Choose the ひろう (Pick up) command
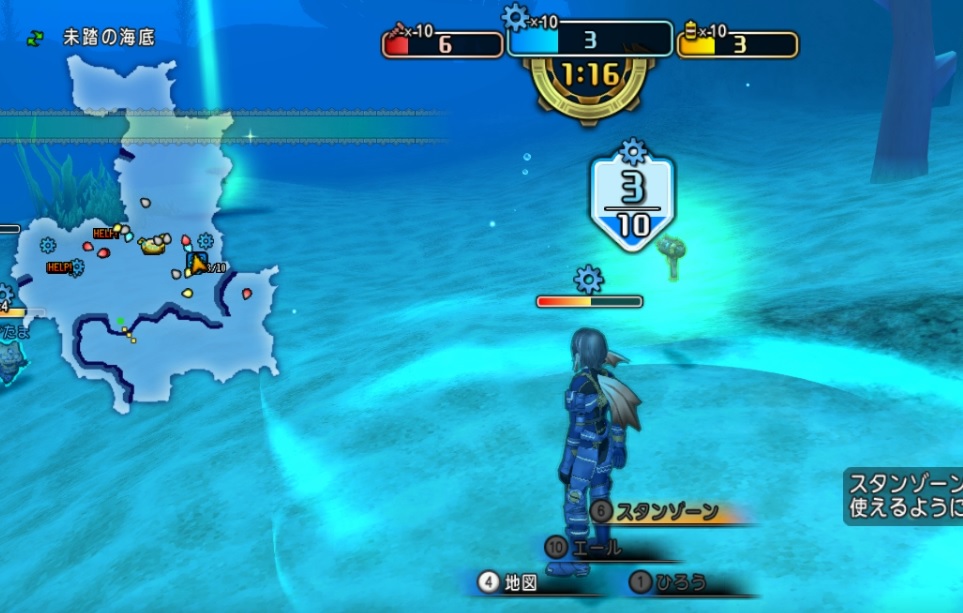The image size is (963, 613). click(x=682, y=582)
